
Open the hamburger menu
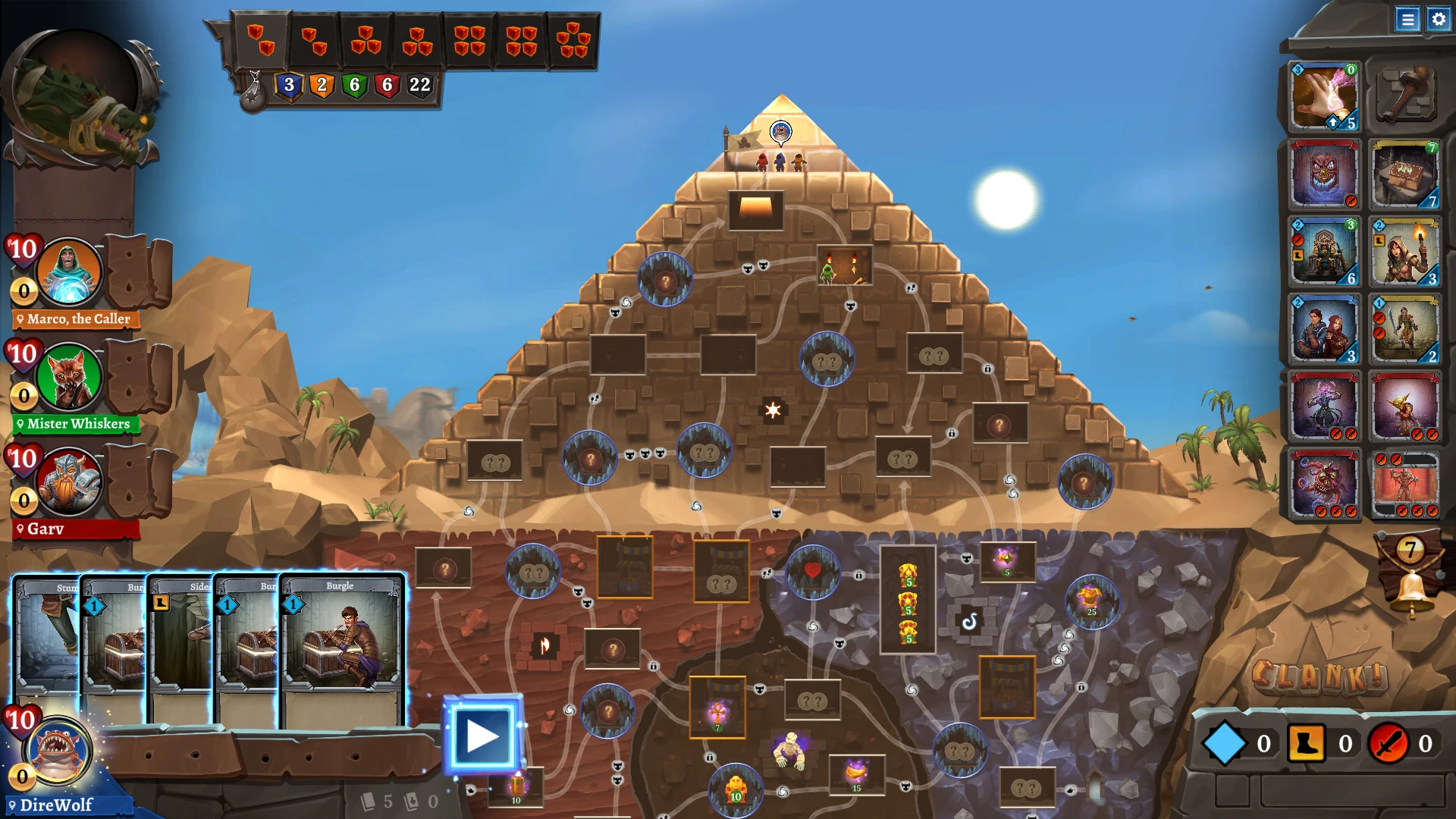tap(1408, 20)
